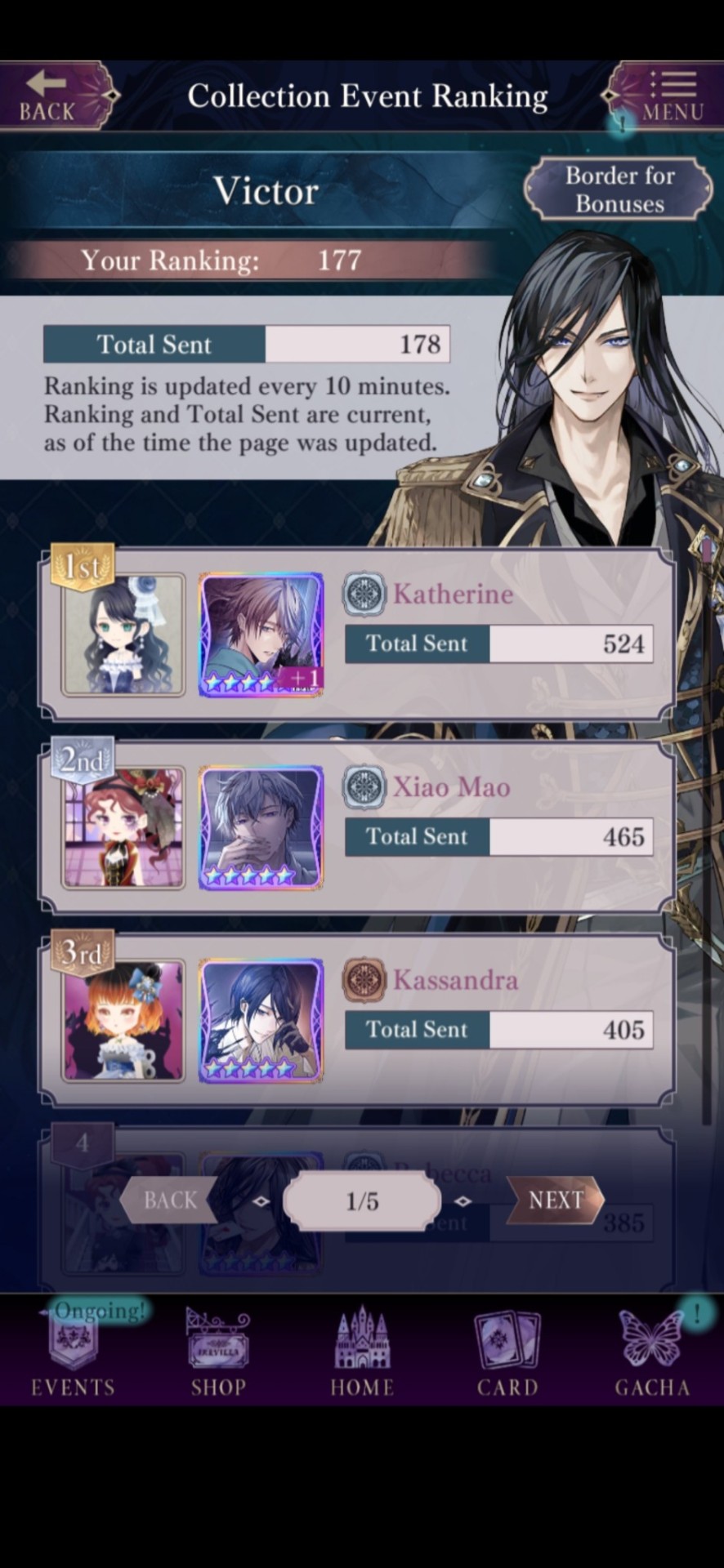Open the GACHA screen
The width and height of the screenshot is (724, 1568).
click(652, 1352)
